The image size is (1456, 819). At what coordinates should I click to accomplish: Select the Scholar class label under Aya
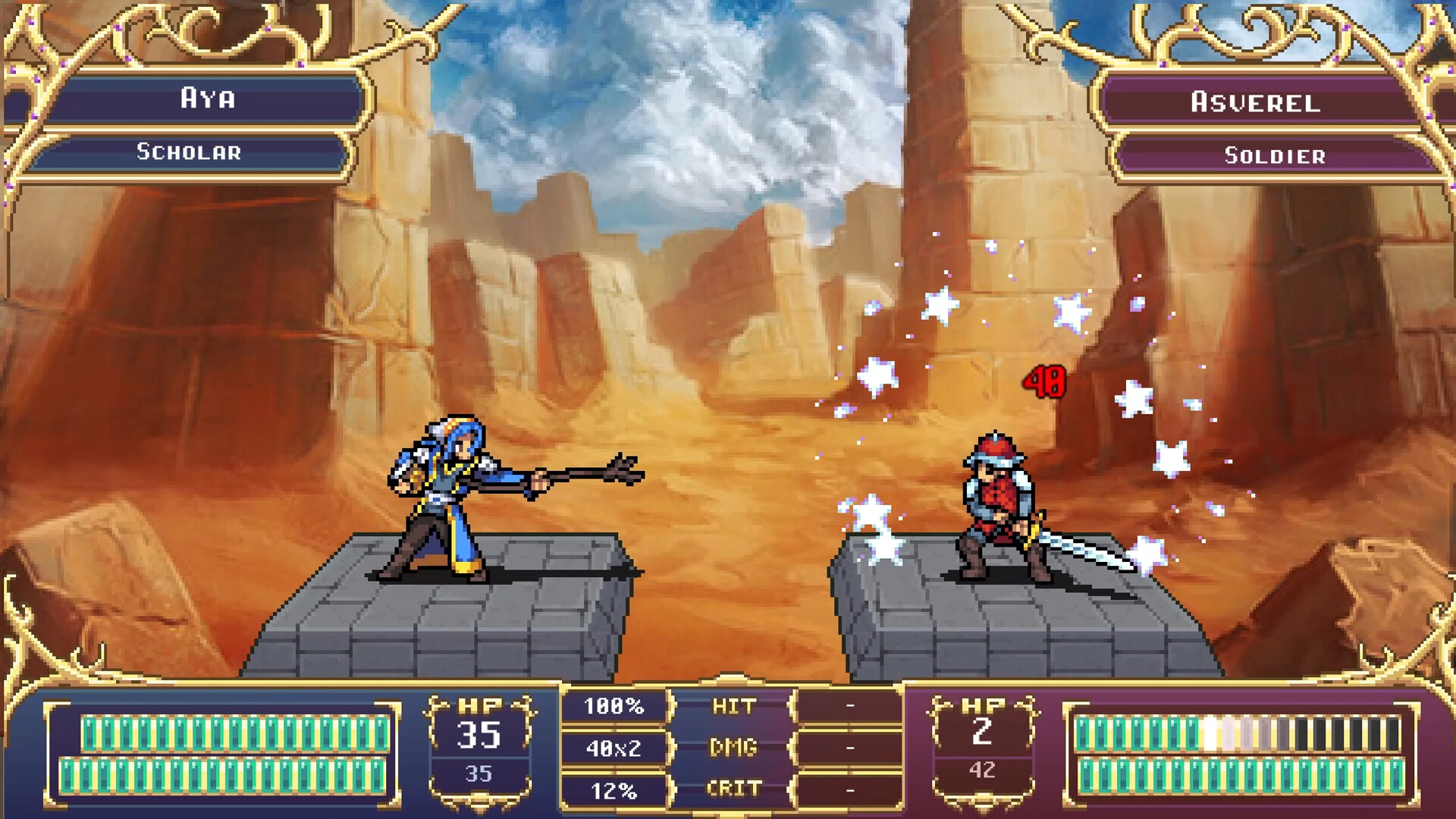[190, 152]
